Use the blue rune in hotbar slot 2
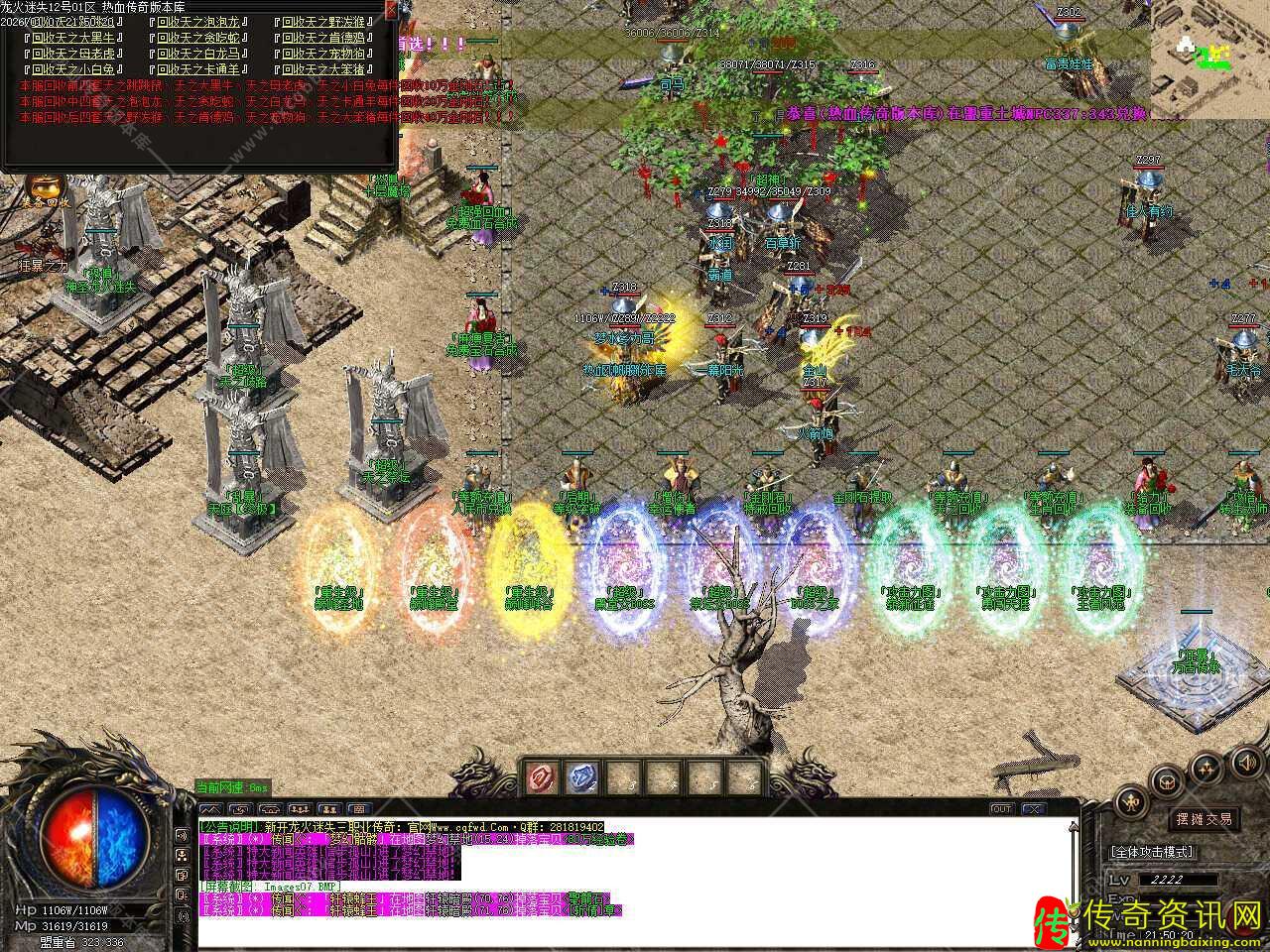Image resolution: width=1270 pixels, height=952 pixels. (582, 776)
